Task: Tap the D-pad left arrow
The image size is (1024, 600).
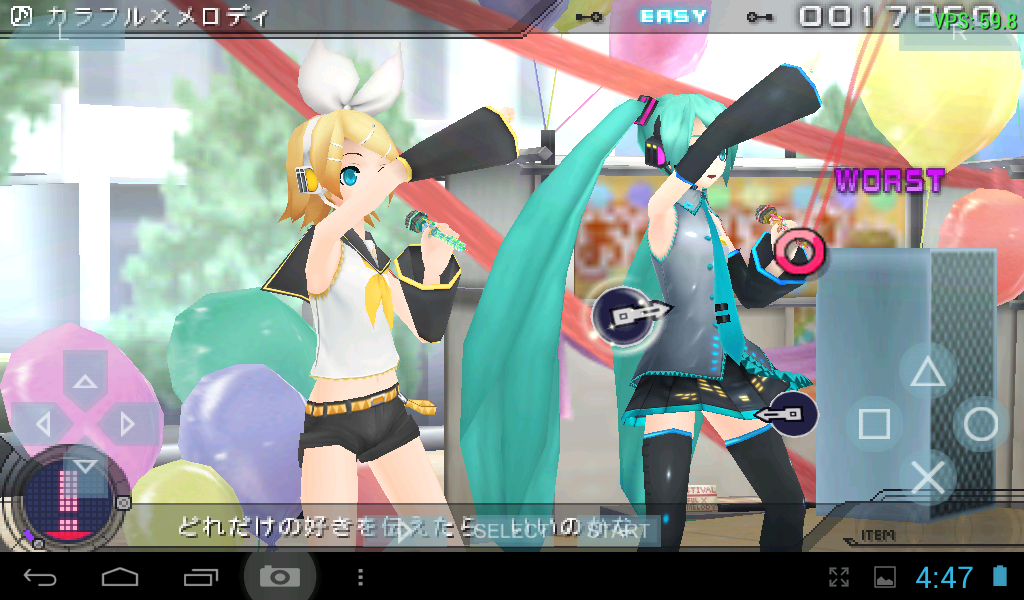Action: coord(42,423)
